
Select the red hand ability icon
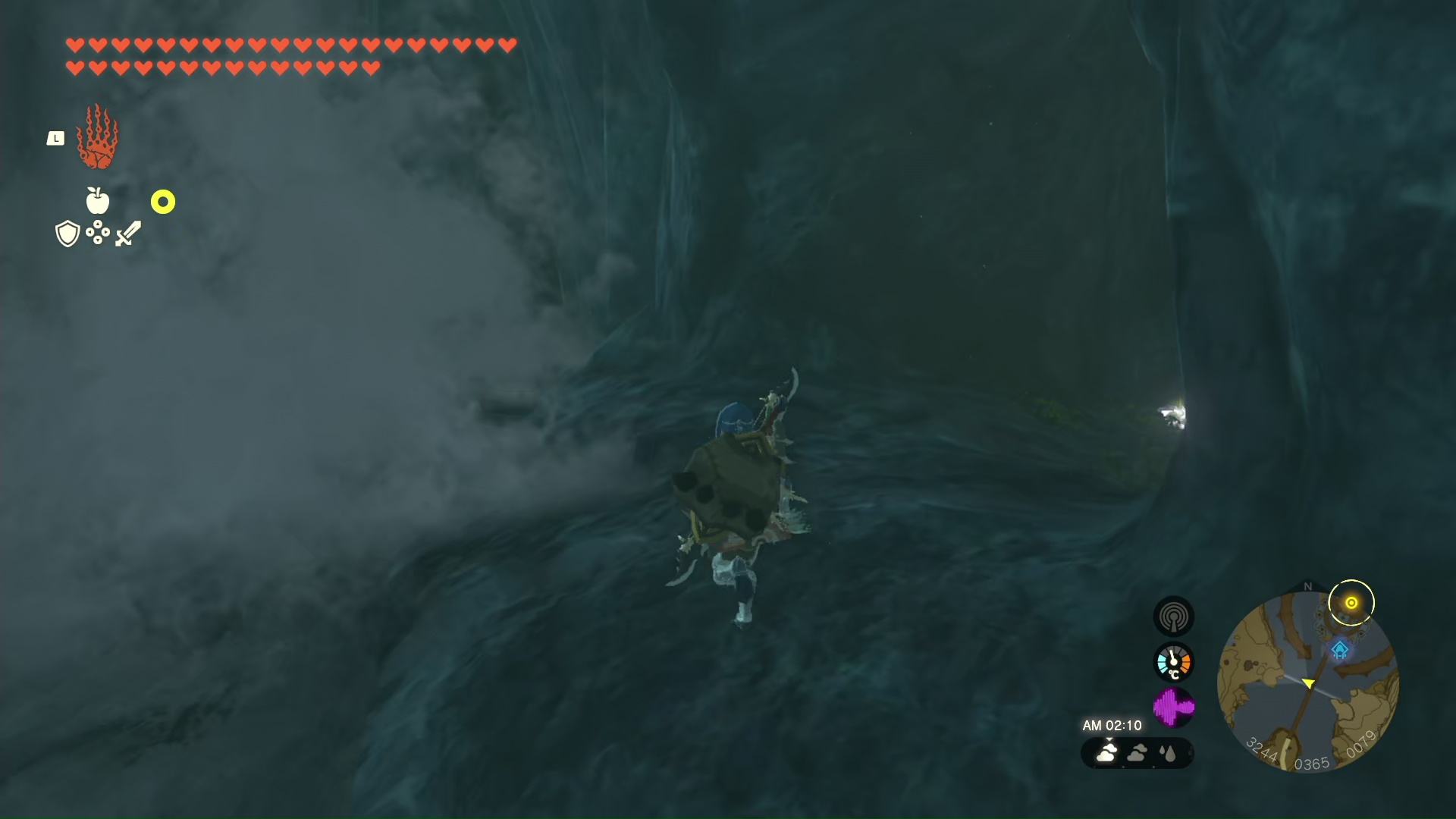coord(98,138)
